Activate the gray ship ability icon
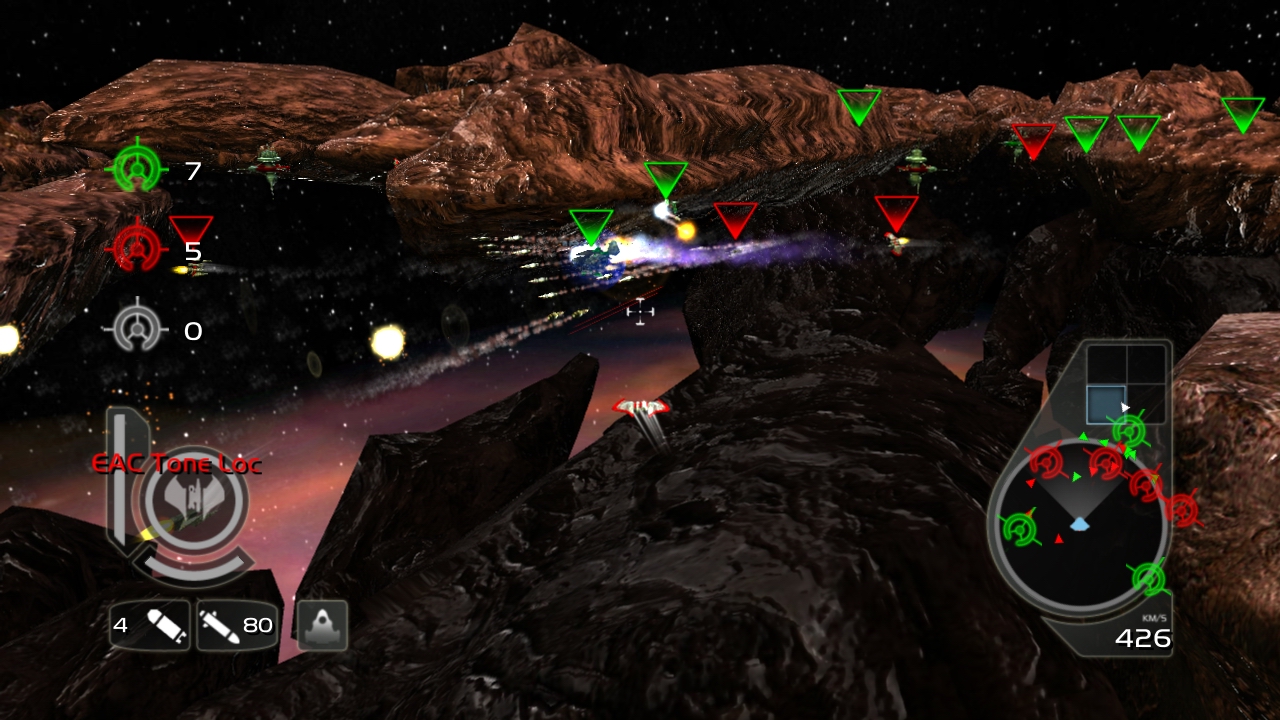 click(322, 625)
